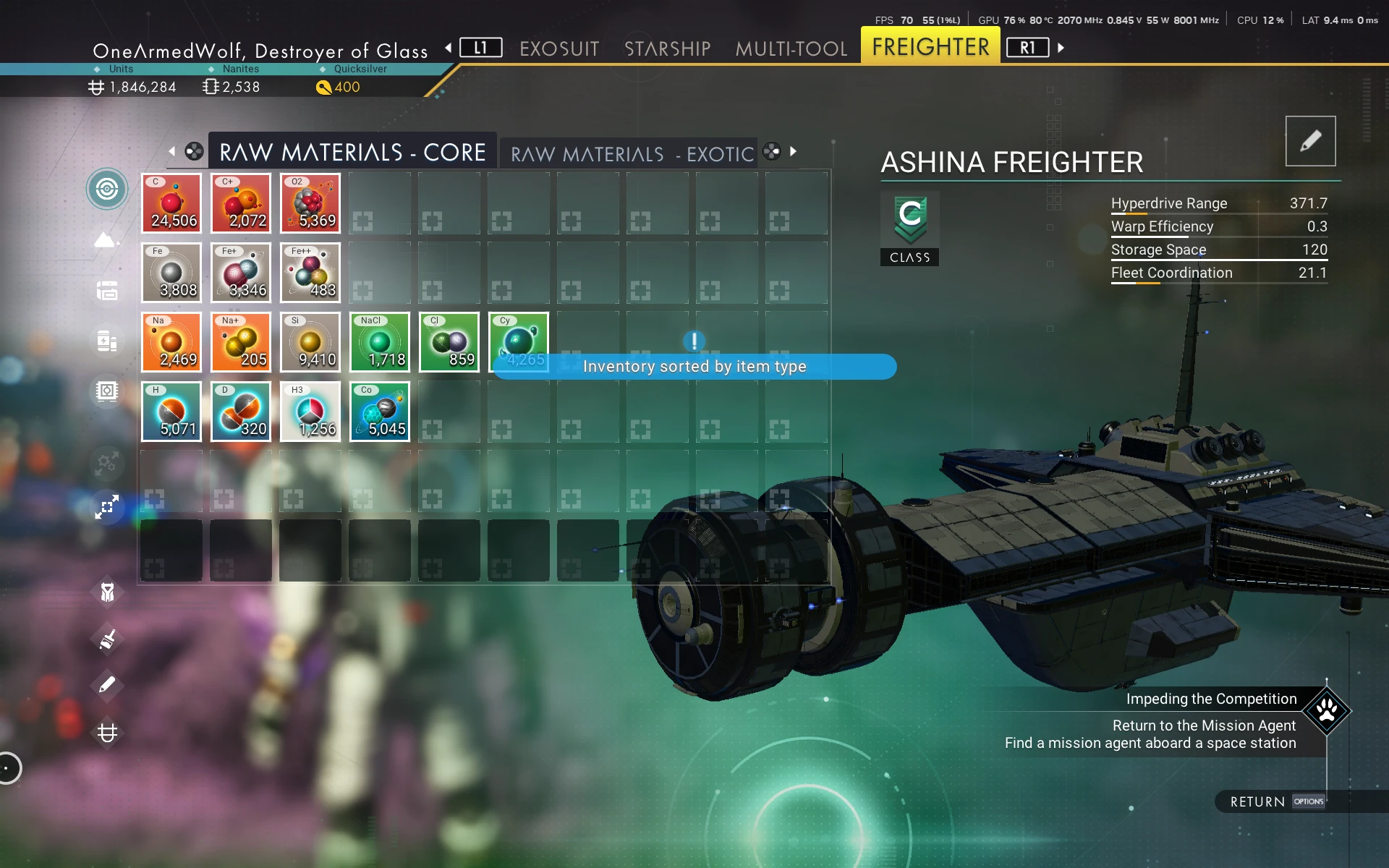Open the next page via R1 arrow
This screenshot has width=1389, height=868.
(1061, 46)
